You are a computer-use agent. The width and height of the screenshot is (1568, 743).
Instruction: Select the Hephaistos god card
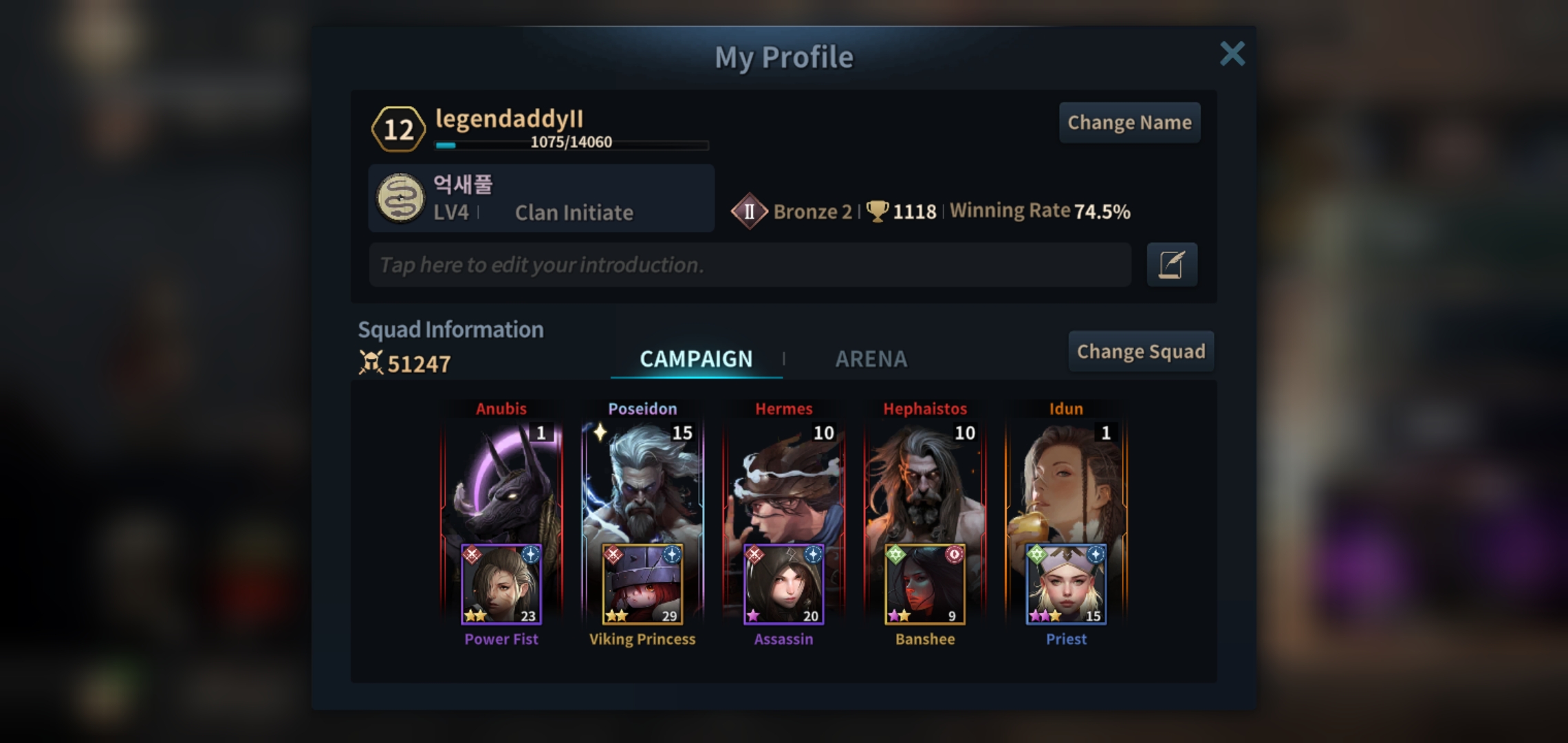tap(925, 482)
